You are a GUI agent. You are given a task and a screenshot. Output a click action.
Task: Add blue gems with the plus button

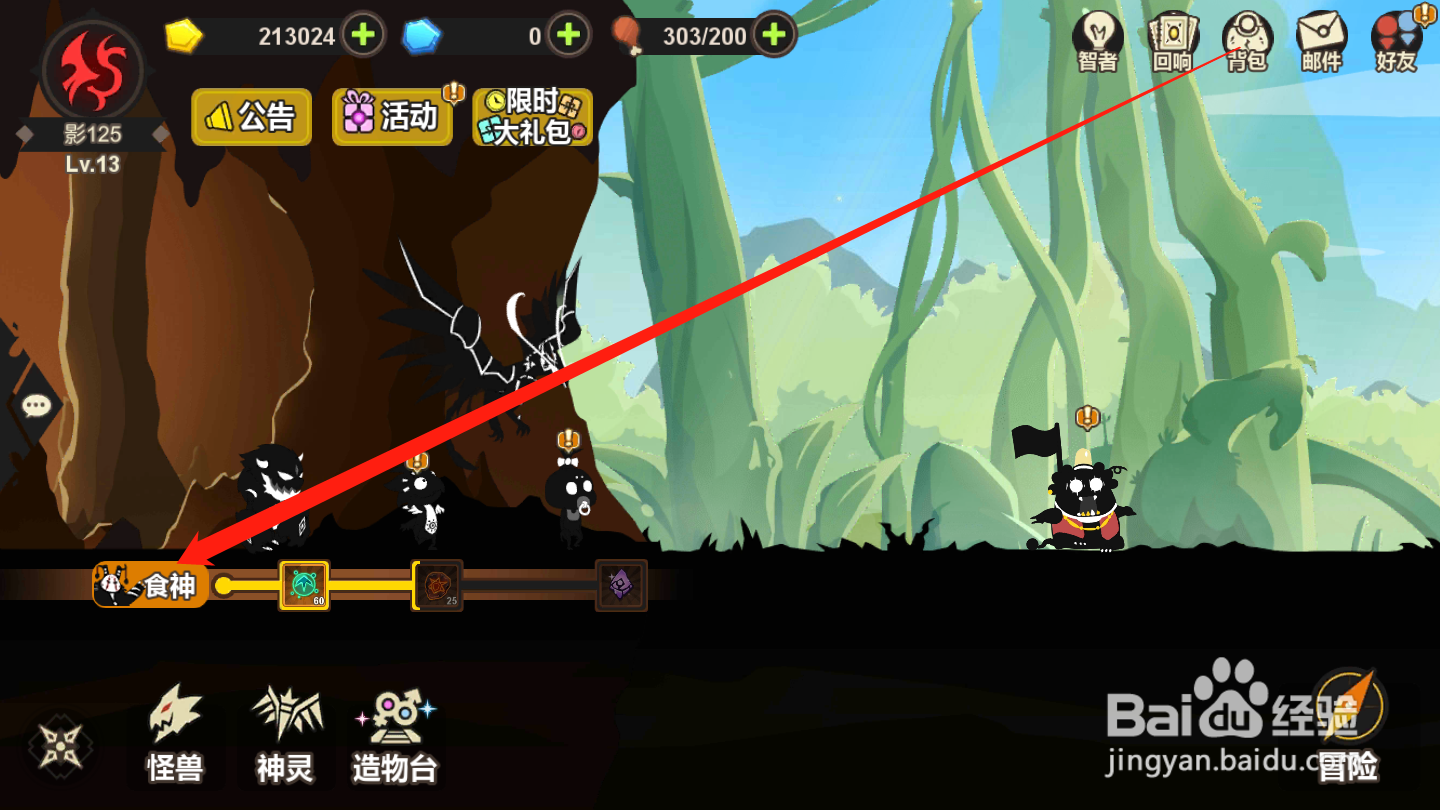[x=568, y=36]
